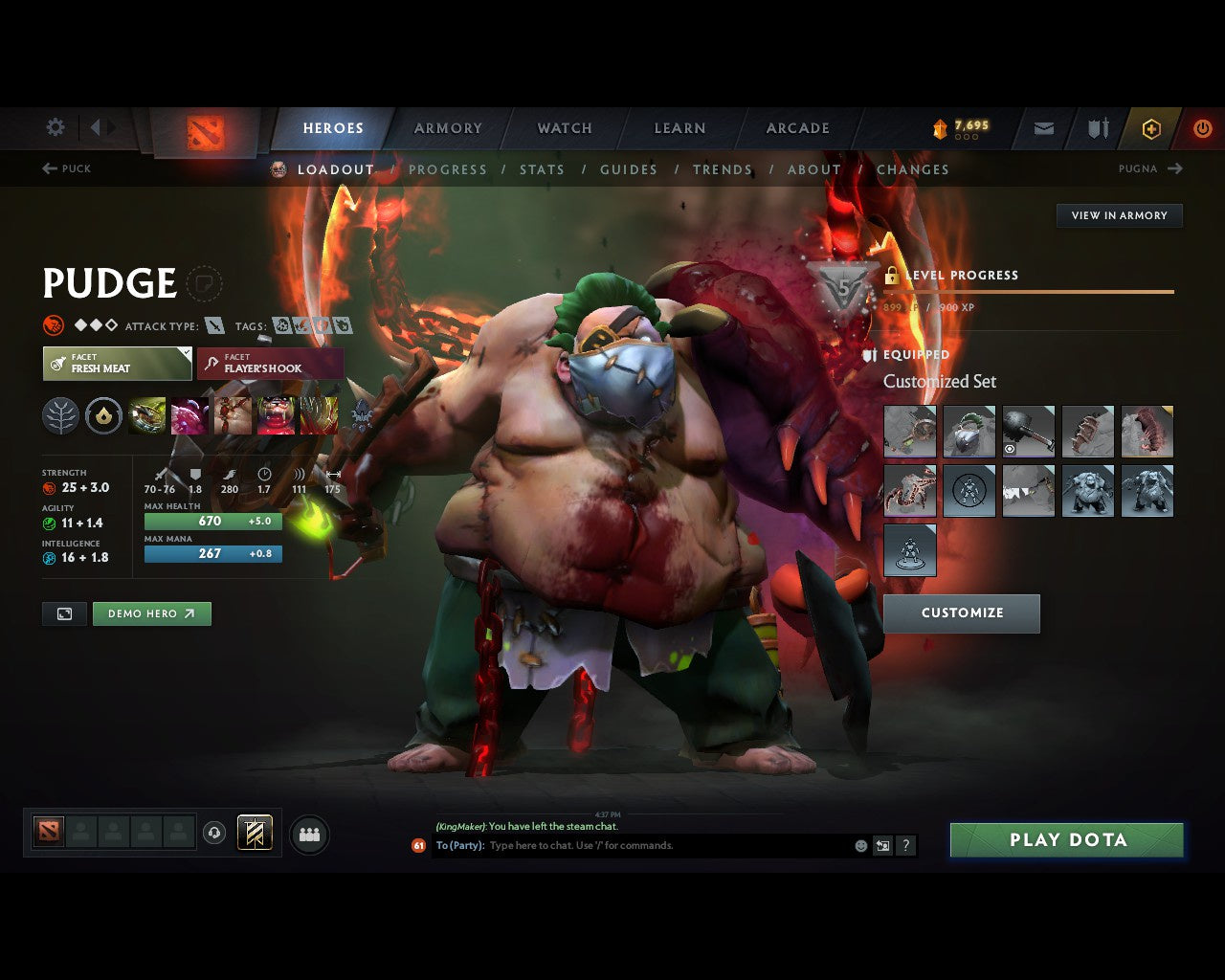Go to next hero Pugna
The height and width of the screenshot is (980, 1225).
(x=1150, y=168)
